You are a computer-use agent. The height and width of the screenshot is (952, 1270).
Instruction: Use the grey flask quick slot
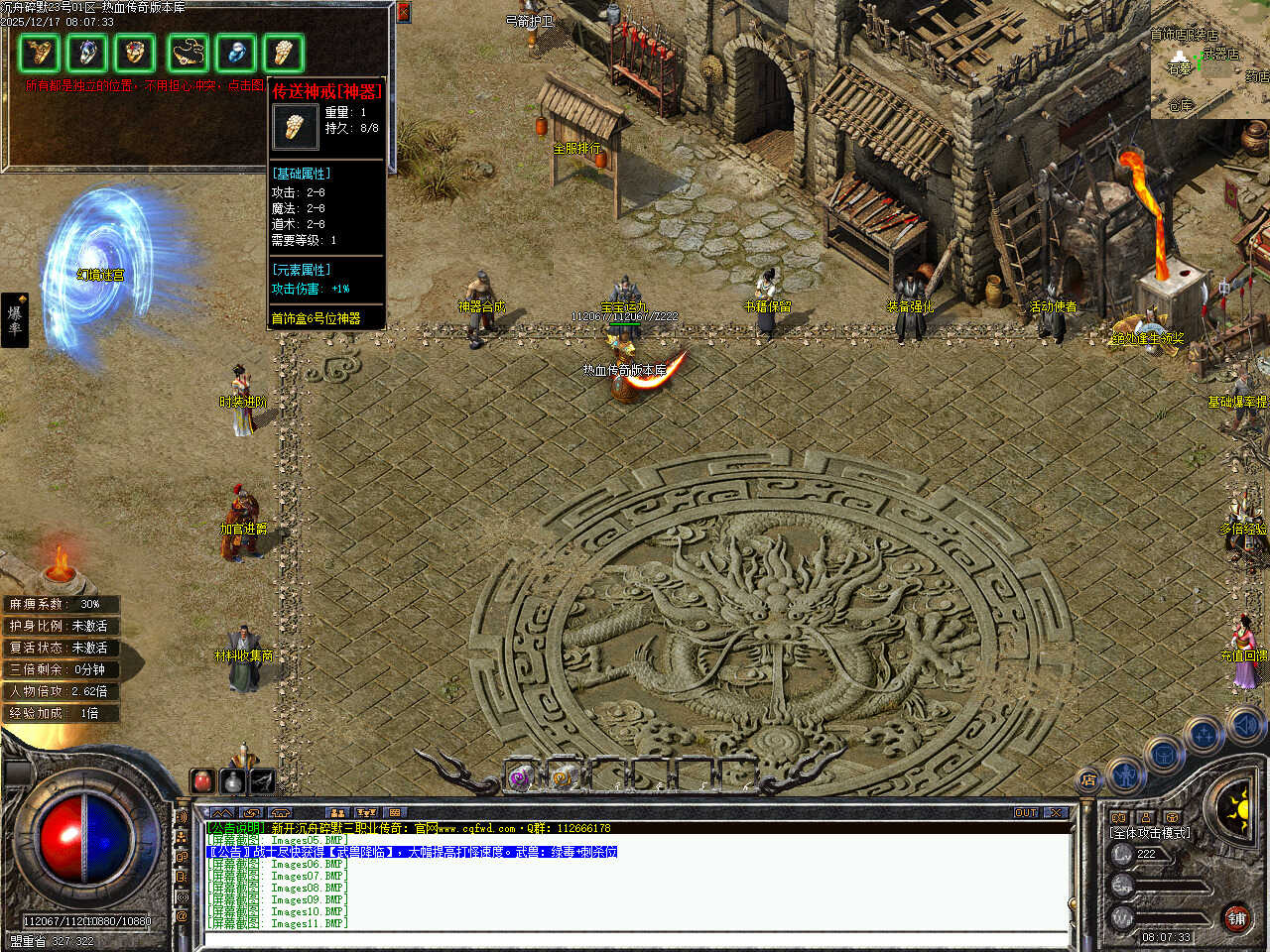[232, 780]
